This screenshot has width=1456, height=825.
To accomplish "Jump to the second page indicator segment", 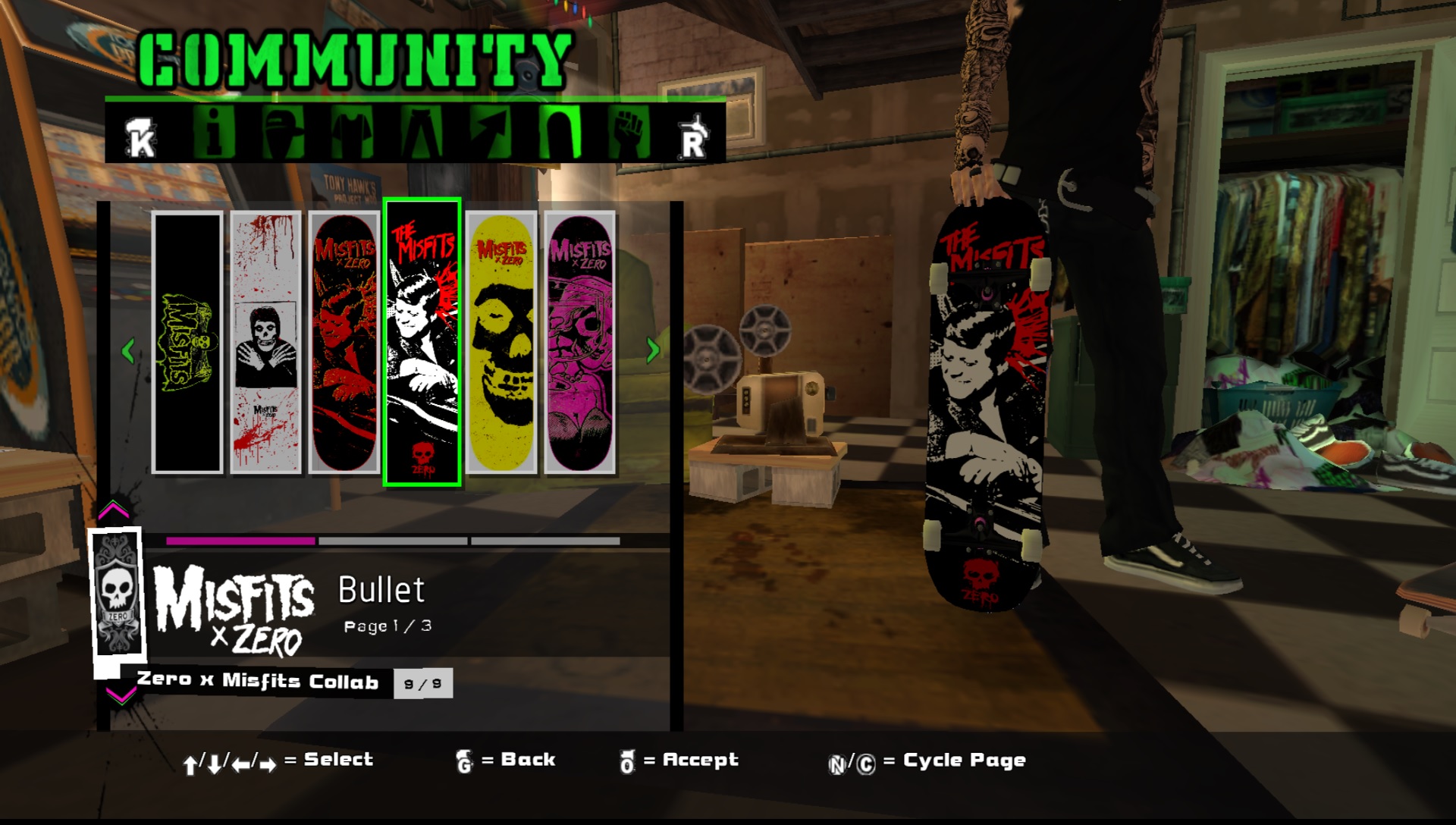I will (x=393, y=541).
